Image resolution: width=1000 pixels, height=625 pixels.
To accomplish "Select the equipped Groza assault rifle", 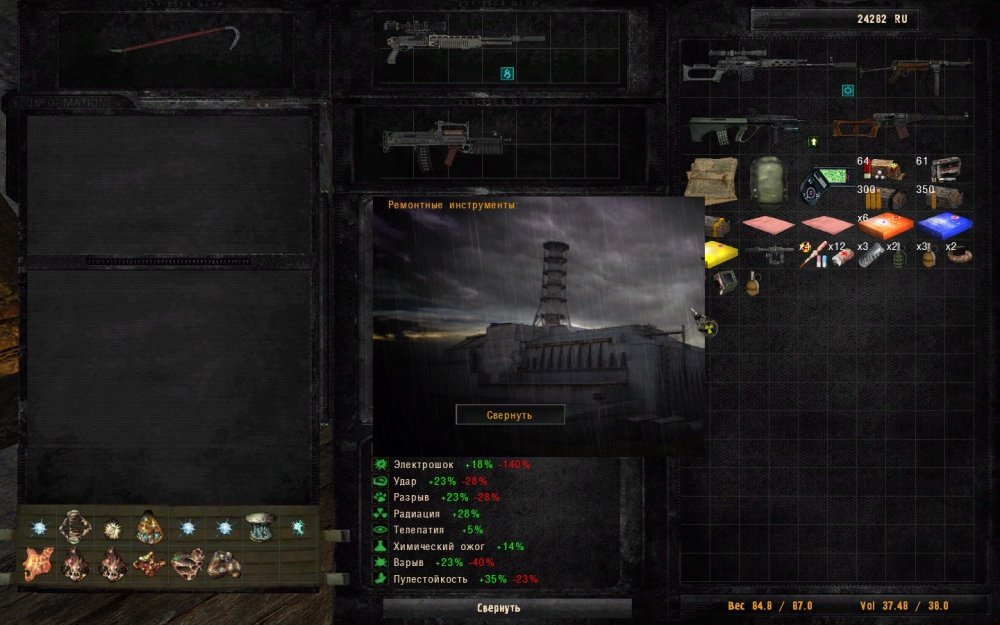I will tap(445, 142).
